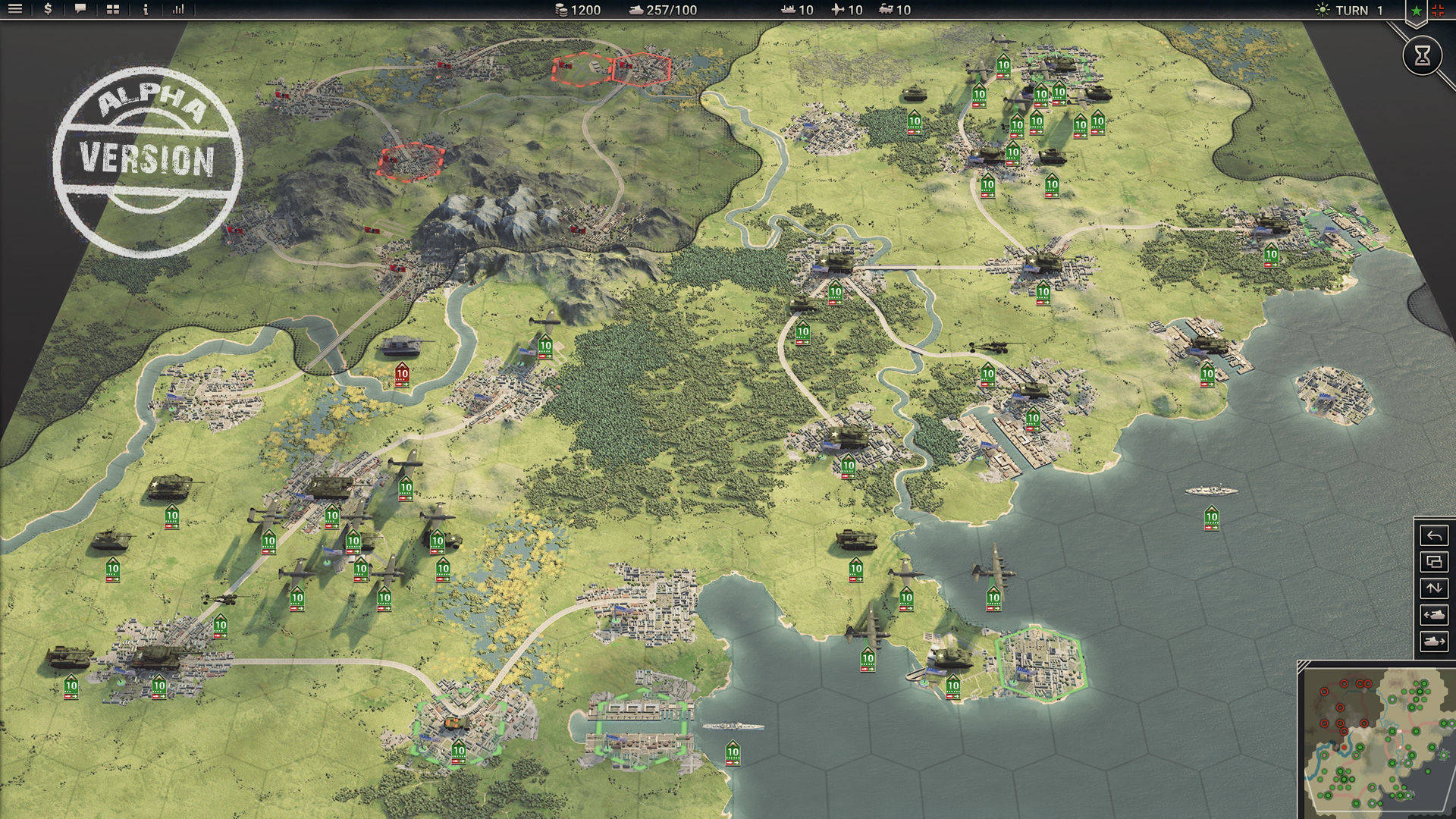Open the info briefing icon
The width and height of the screenshot is (1456, 819).
pos(146,10)
